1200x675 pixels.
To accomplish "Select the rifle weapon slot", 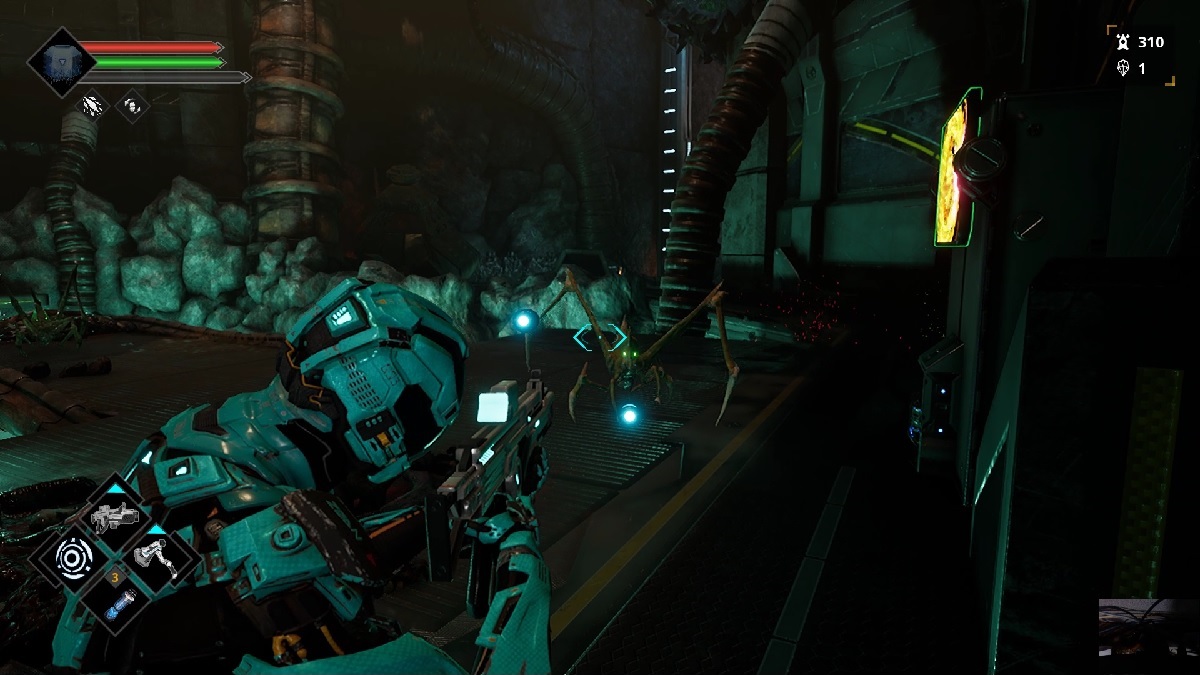I will tap(113, 516).
